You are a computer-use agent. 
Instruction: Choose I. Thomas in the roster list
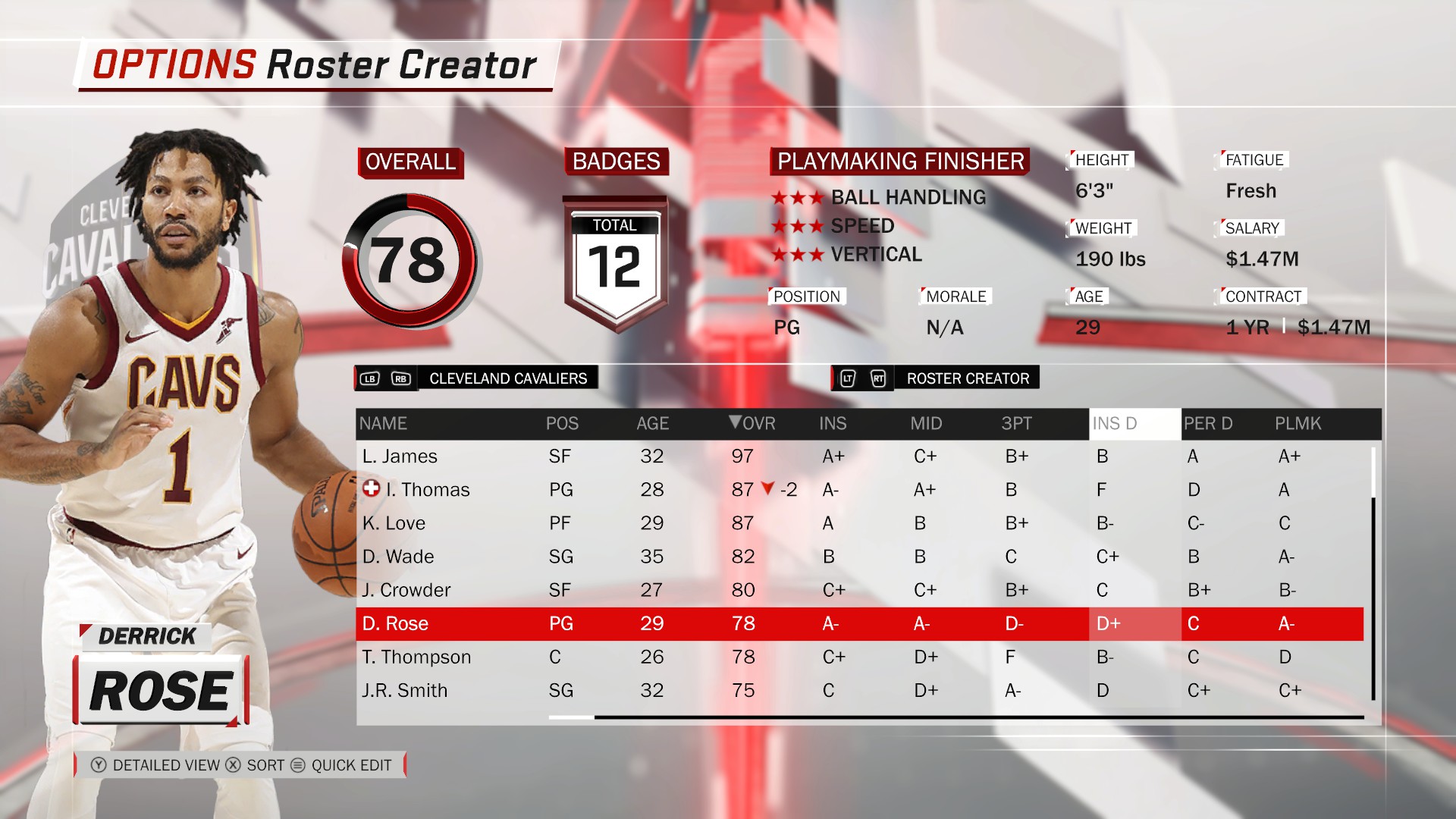(427, 490)
